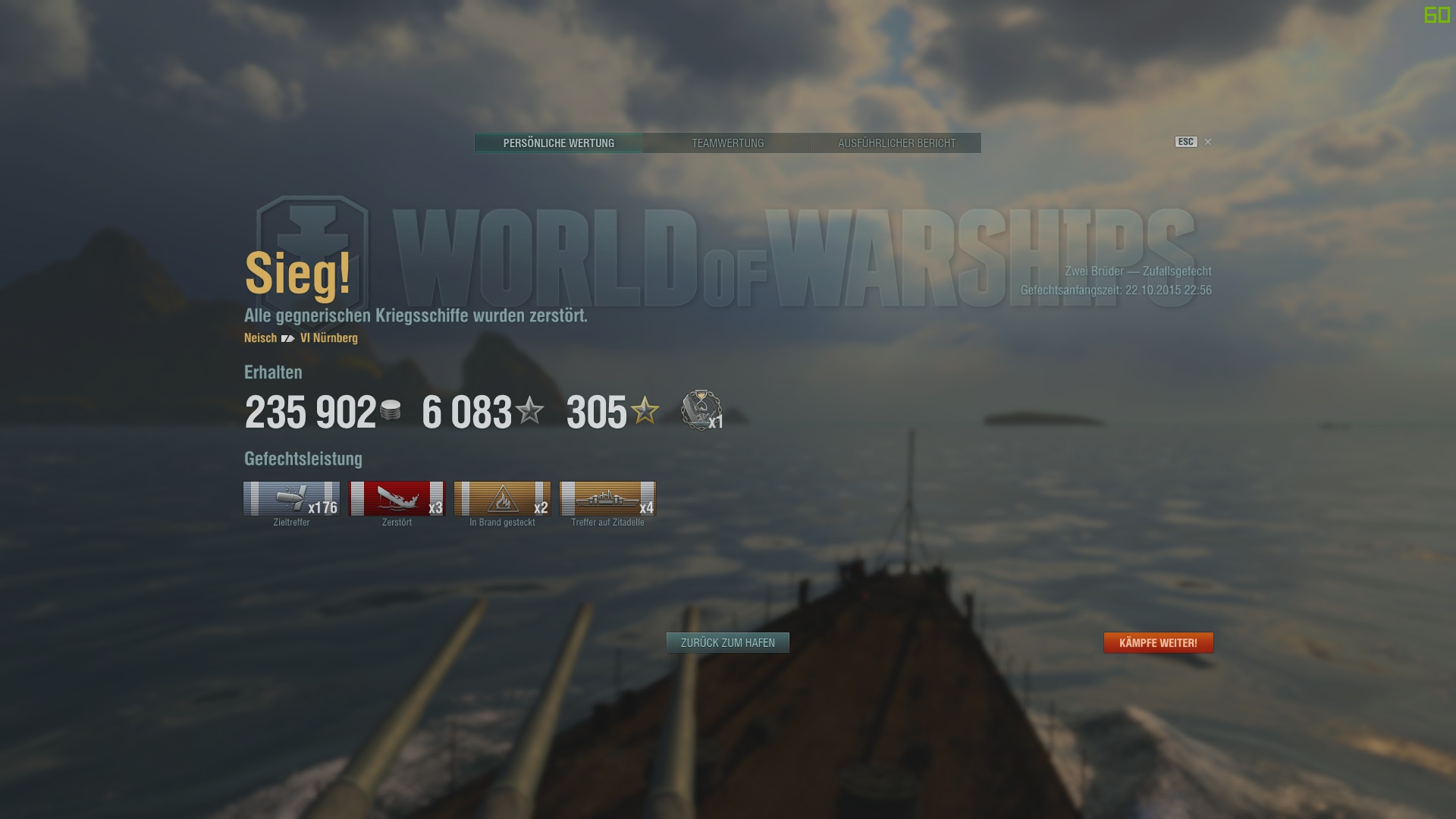Image resolution: width=1456 pixels, height=819 pixels.
Task: Choose Kämpfe Weiter! to battle again
Action: [x=1158, y=643]
